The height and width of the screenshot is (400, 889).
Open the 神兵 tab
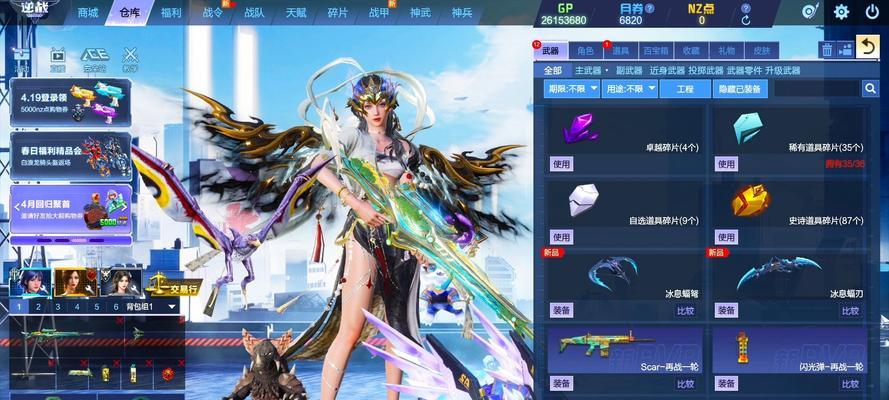pos(461,13)
